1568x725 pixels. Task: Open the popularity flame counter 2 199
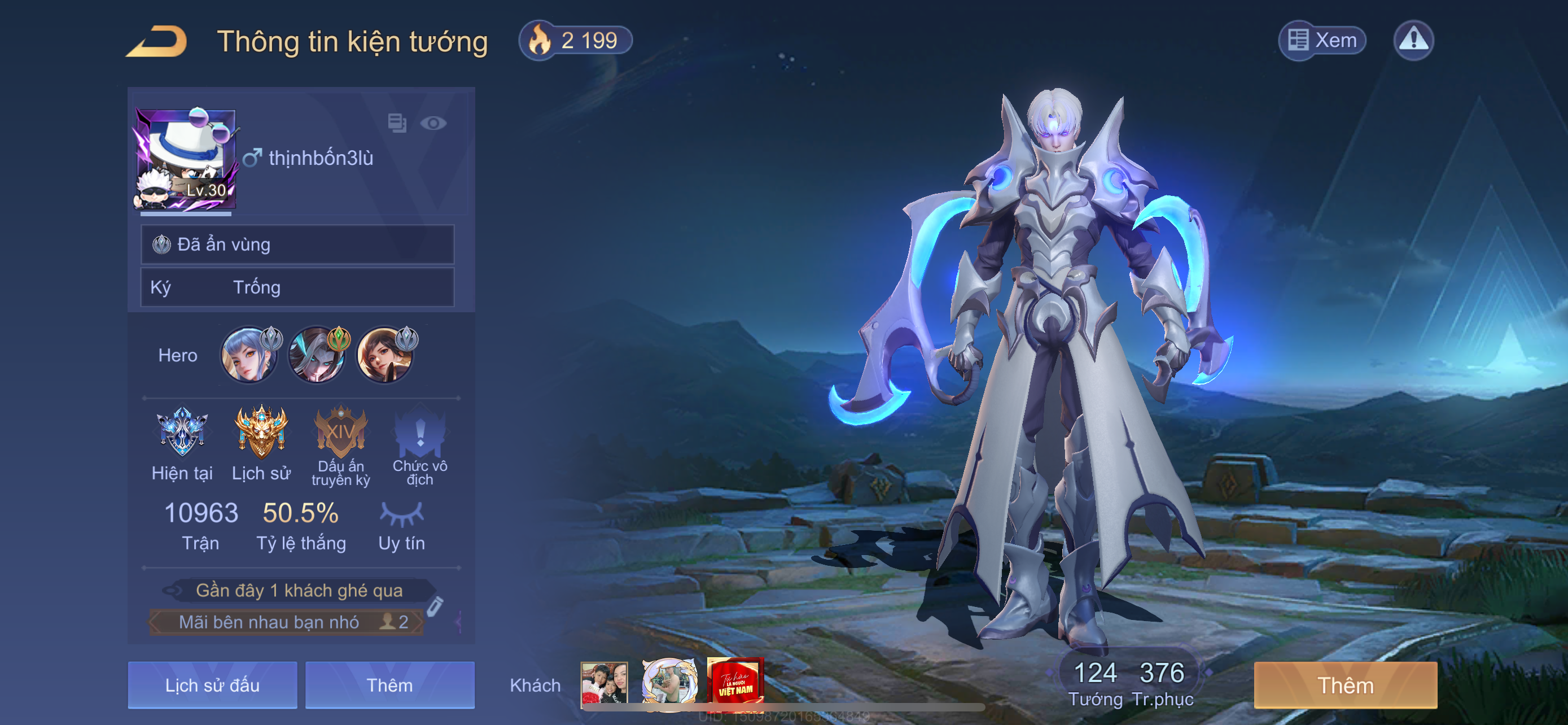click(575, 41)
